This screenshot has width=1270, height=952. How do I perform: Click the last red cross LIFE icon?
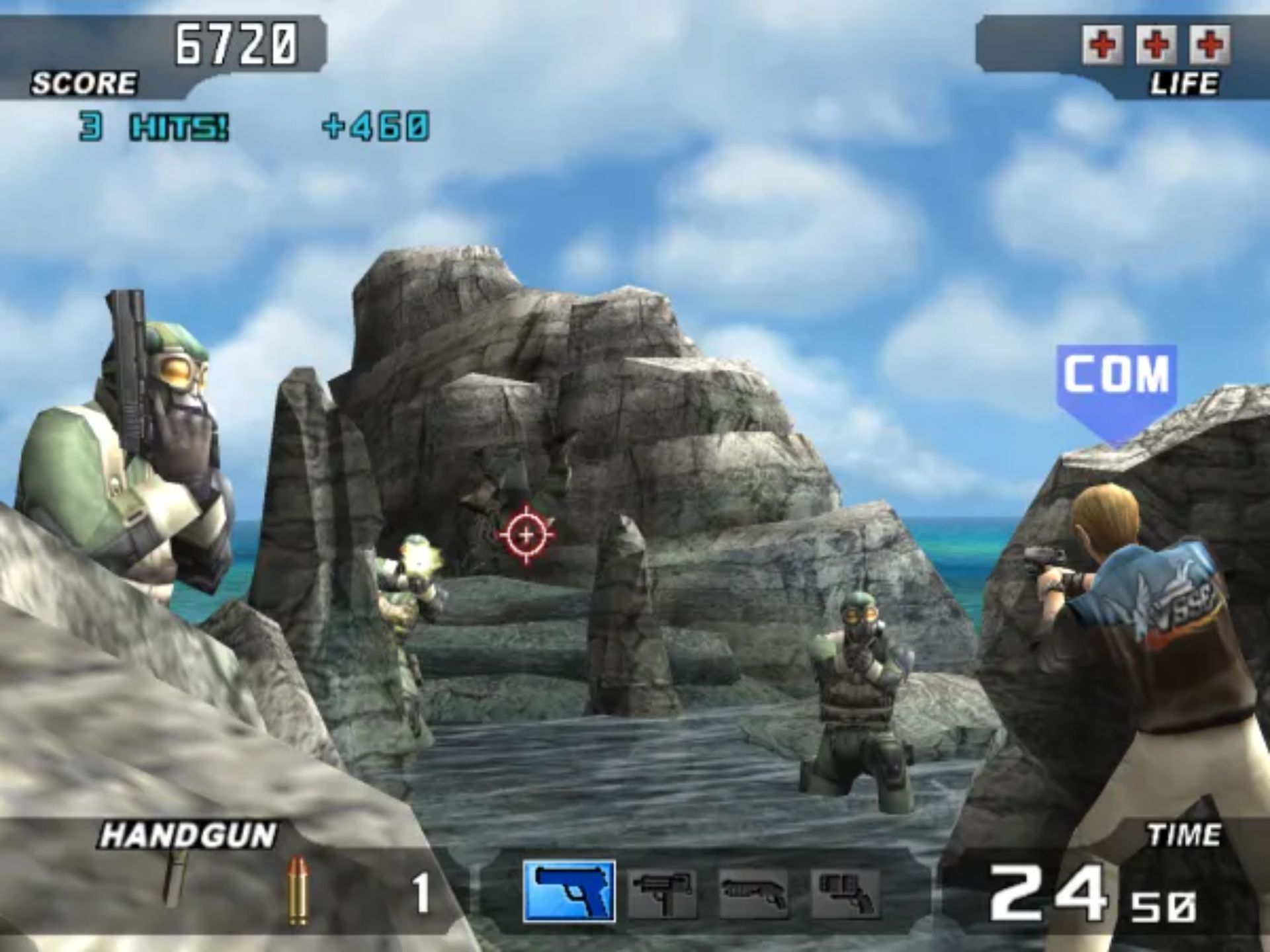pyautogui.click(x=1209, y=45)
